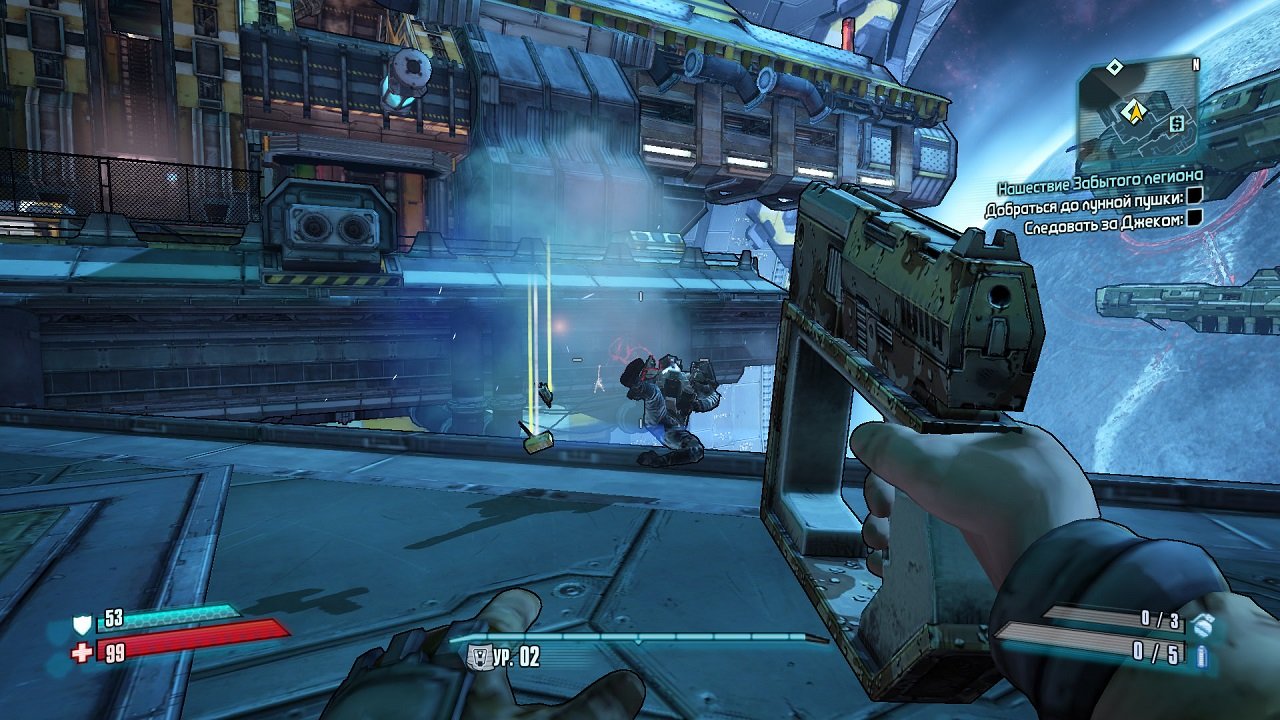Select the $ vending machine icon on minimap
The image size is (1280, 720).
pyautogui.click(x=1176, y=123)
